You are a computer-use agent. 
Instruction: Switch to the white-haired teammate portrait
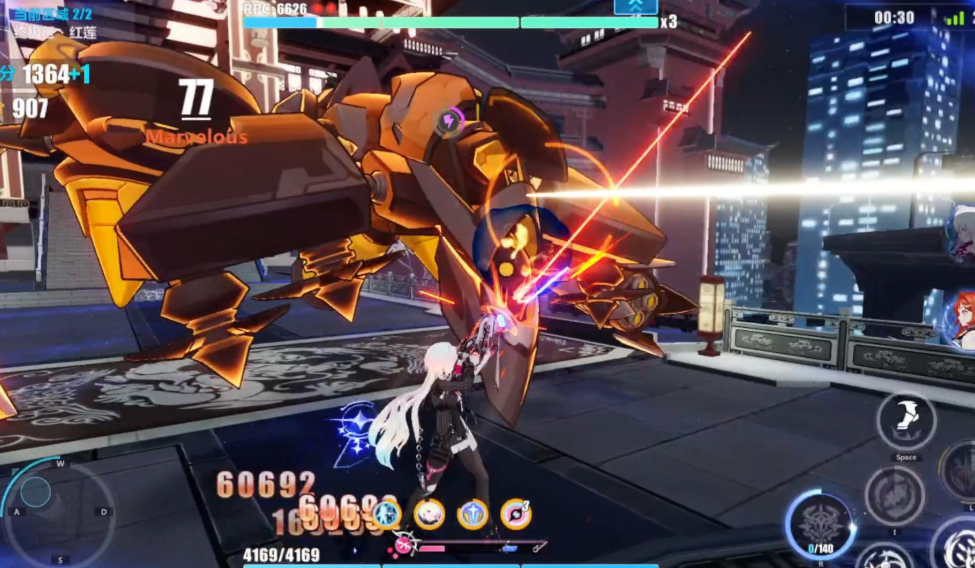pyautogui.click(x=963, y=230)
